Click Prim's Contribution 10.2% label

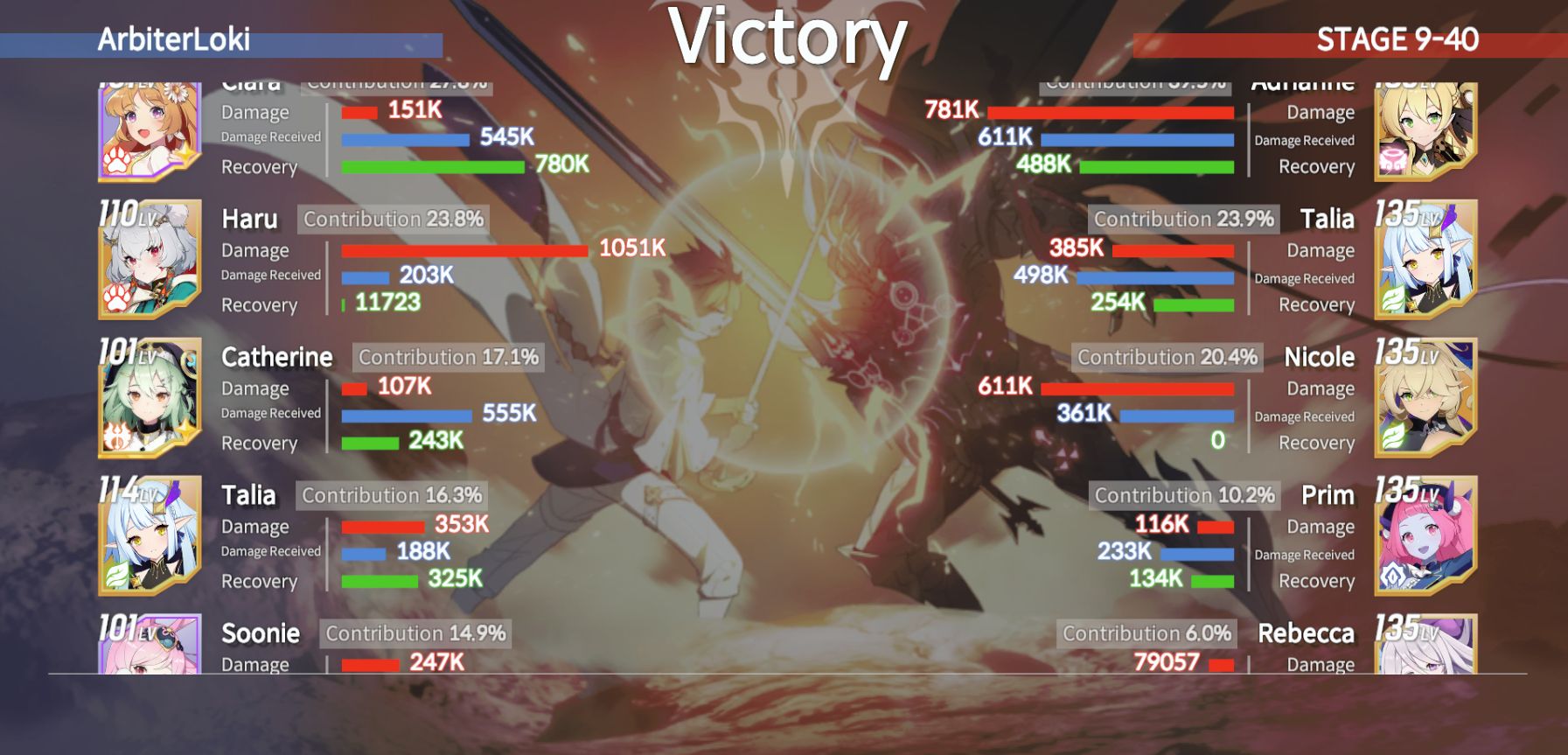[x=1182, y=495]
